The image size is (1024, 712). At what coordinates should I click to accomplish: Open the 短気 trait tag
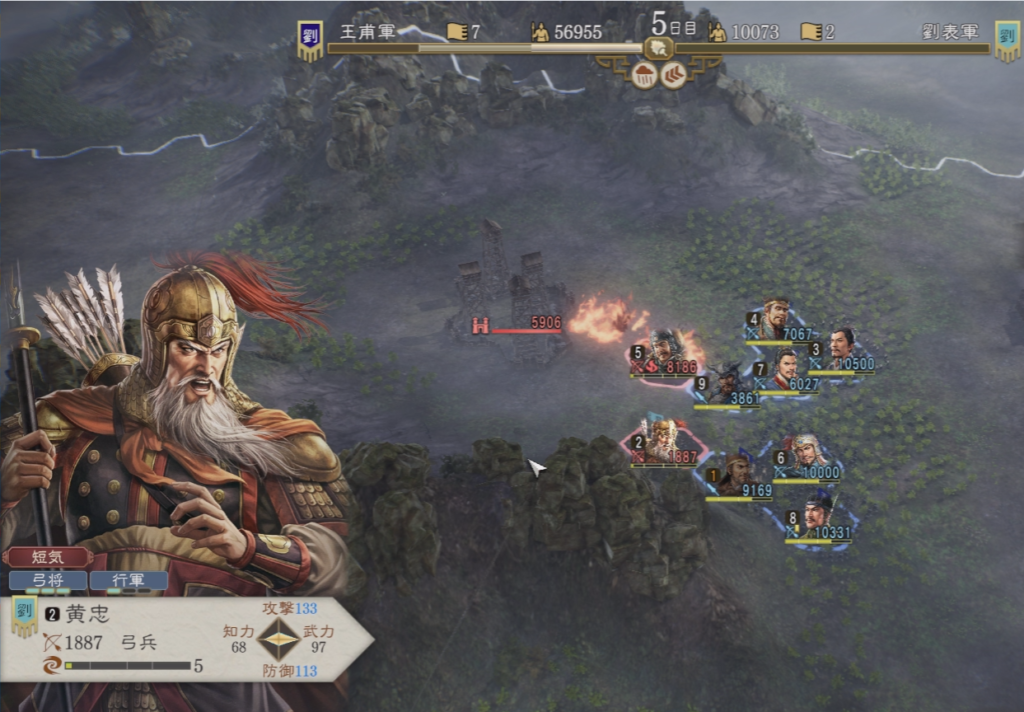point(47,557)
